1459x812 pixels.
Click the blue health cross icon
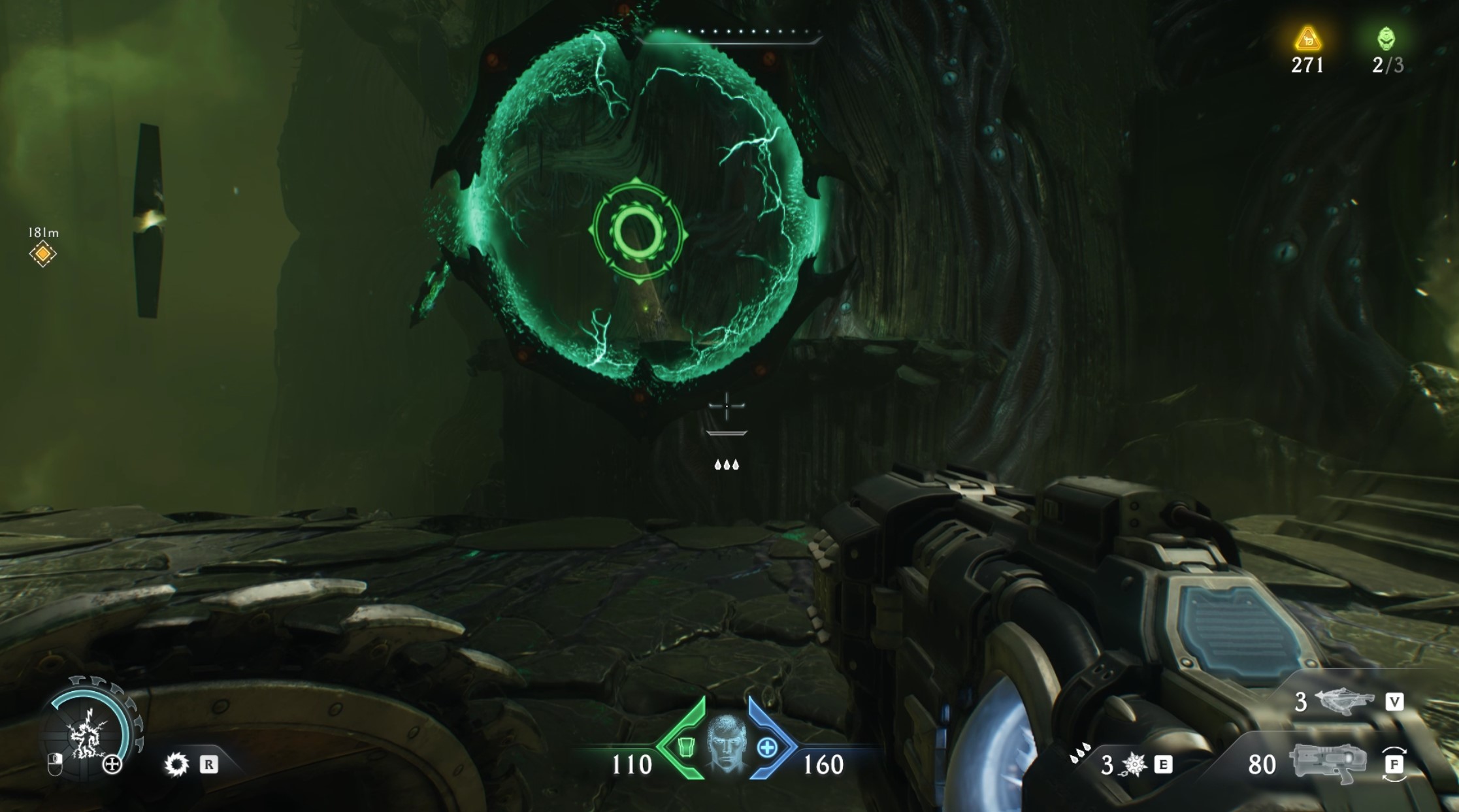(x=767, y=748)
